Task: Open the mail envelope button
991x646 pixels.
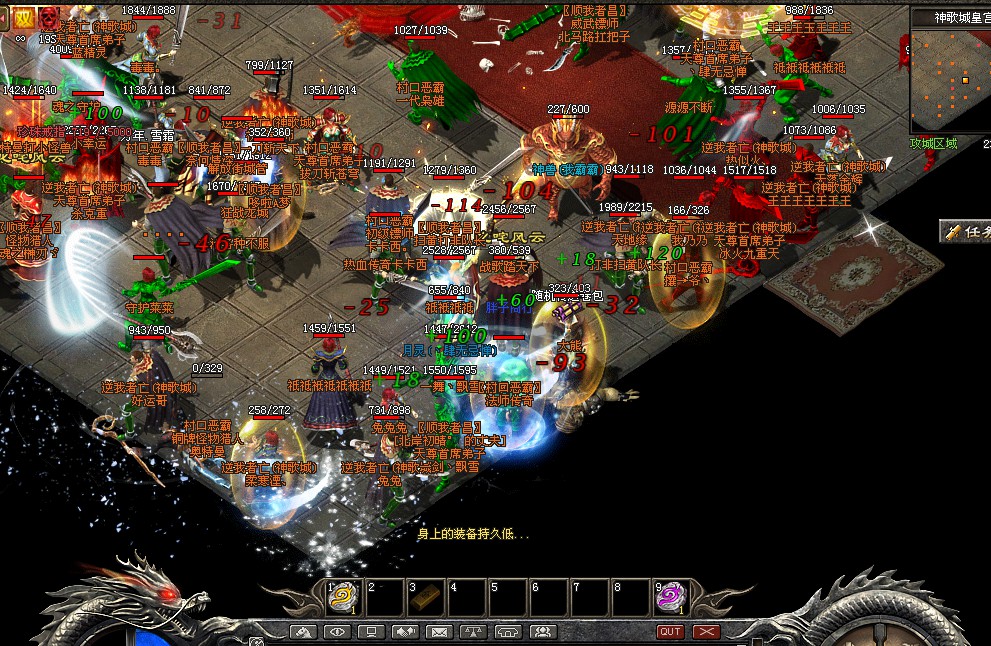Action: (x=439, y=632)
